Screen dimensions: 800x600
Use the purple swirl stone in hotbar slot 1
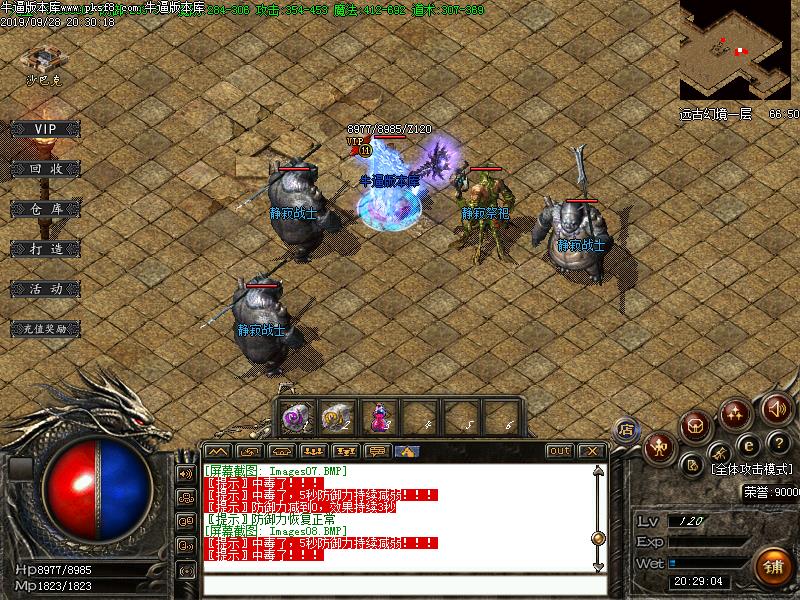point(295,417)
